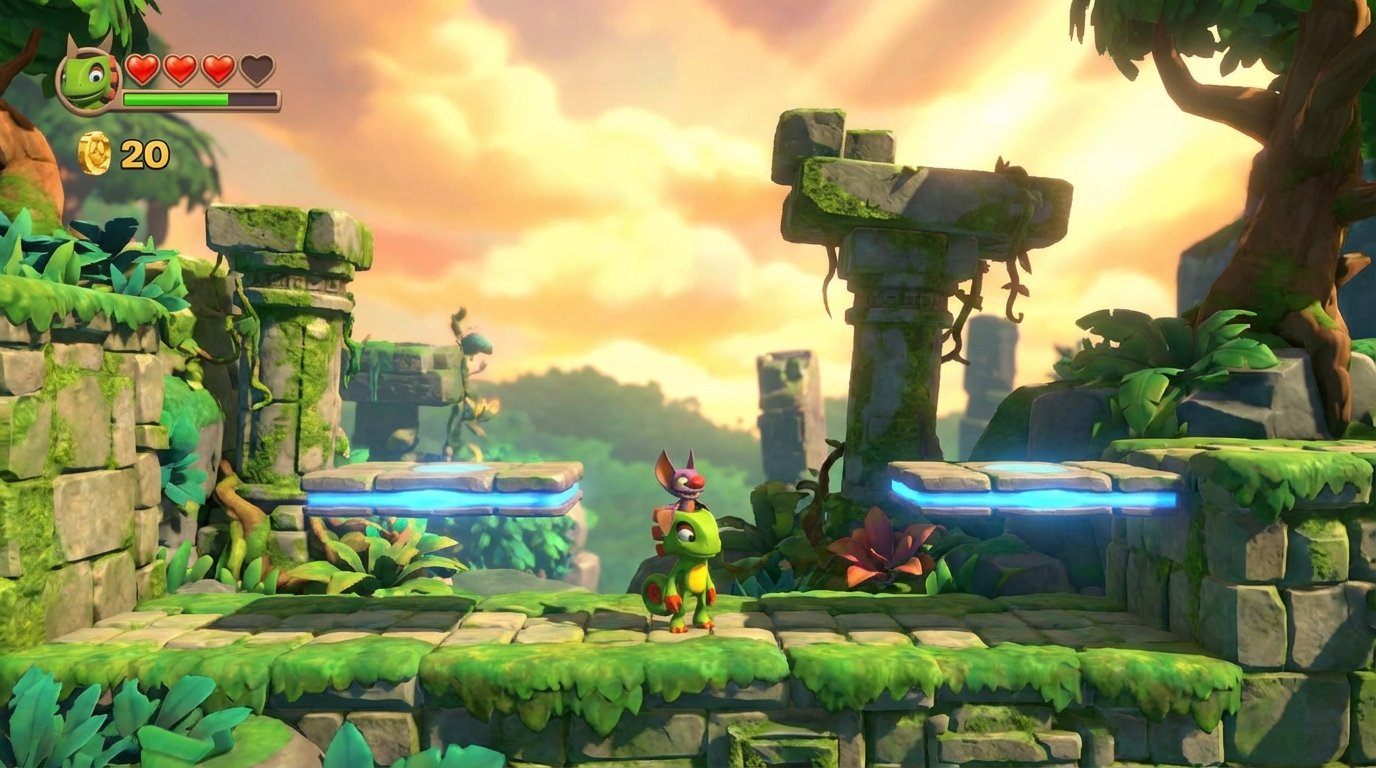Select the golden quill coin icon

(95, 155)
